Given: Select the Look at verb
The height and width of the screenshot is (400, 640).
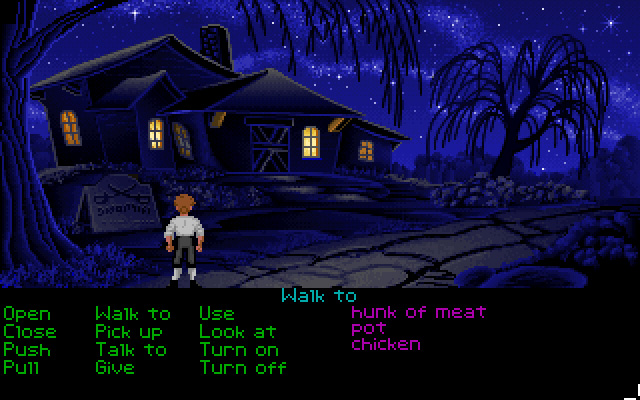Looking at the screenshot, I should [x=238, y=332].
